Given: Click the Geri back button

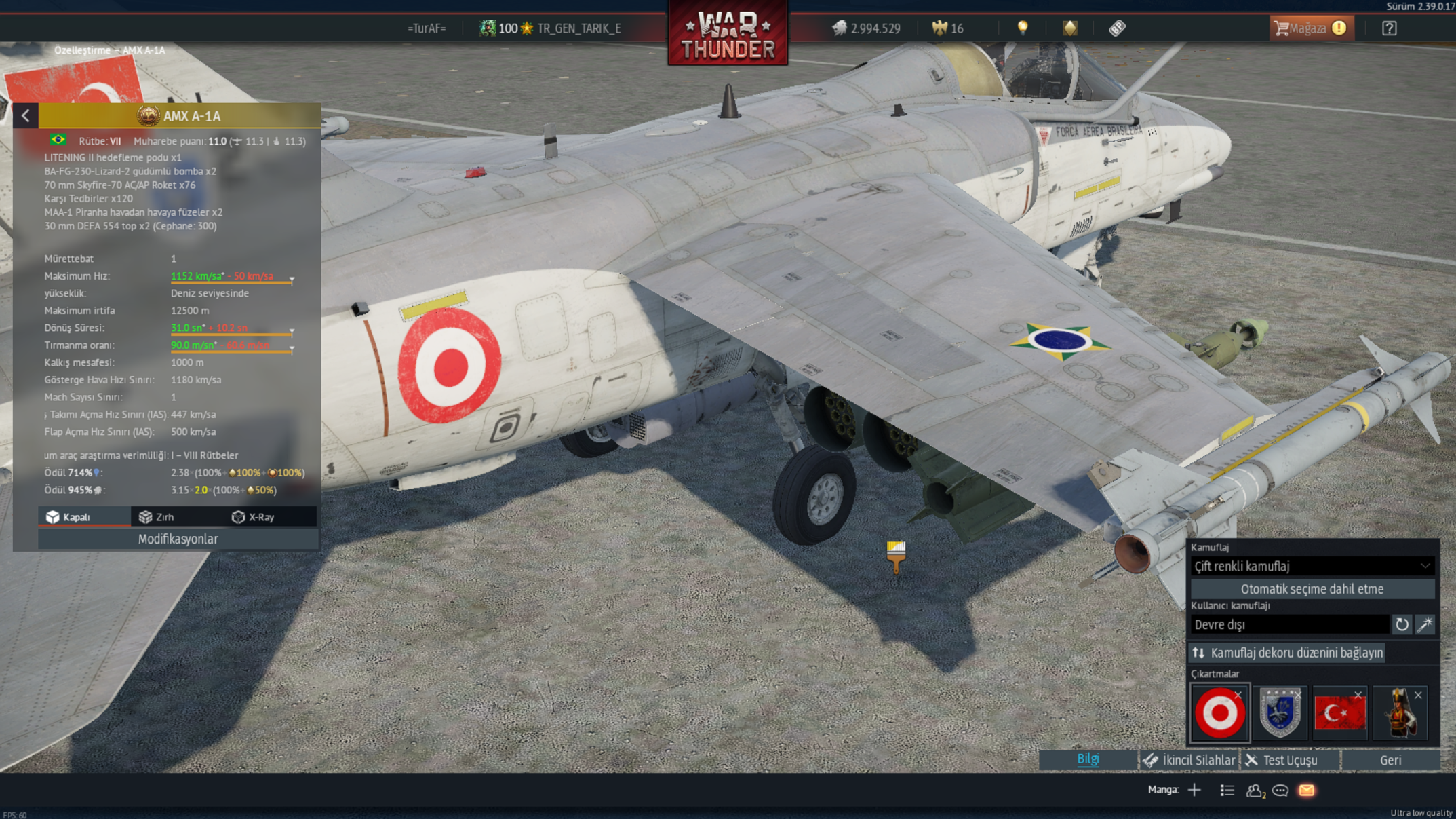Looking at the screenshot, I should 1390,760.
